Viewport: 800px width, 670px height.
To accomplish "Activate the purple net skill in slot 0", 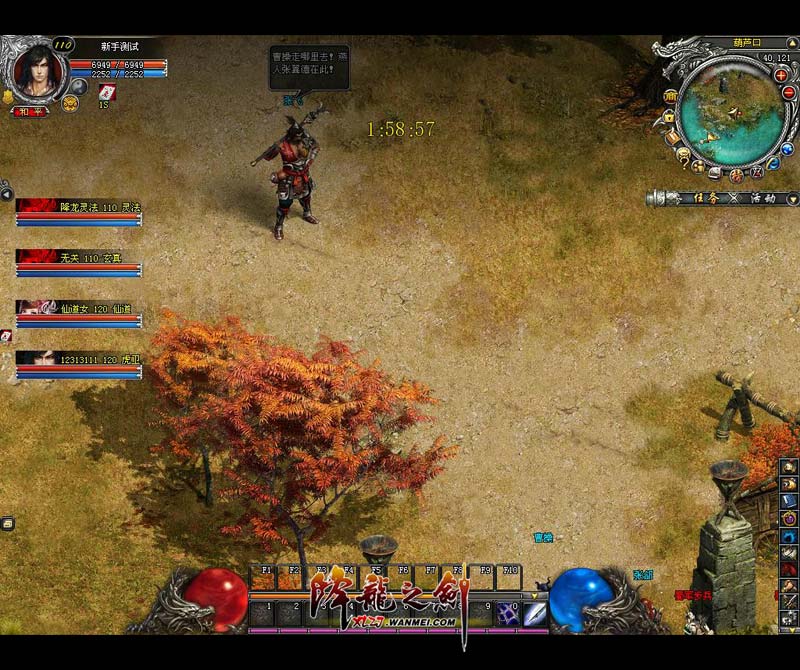I will [x=506, y=614].
